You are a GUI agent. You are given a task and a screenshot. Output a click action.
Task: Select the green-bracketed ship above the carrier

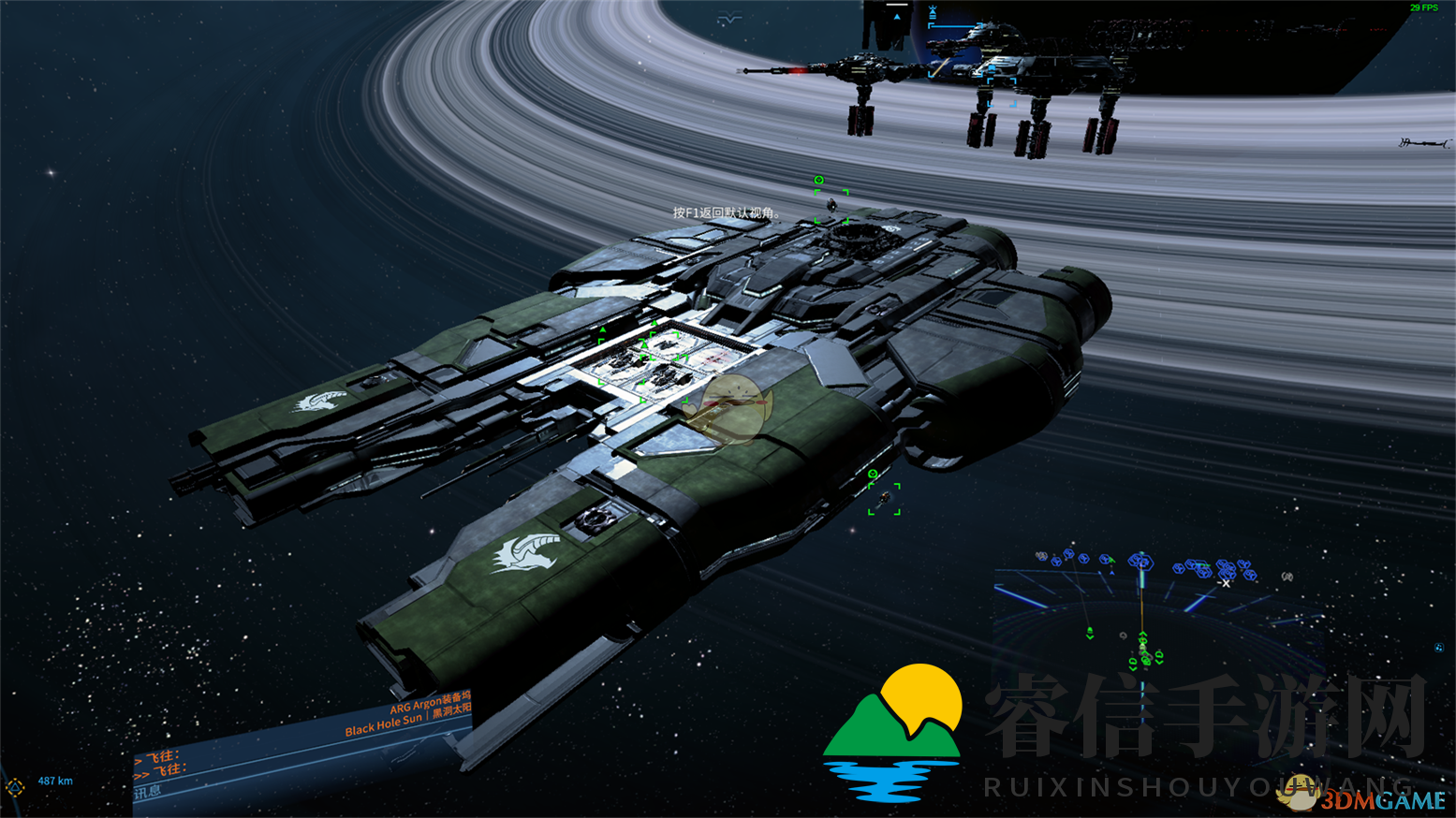click(x=831, y=205)
